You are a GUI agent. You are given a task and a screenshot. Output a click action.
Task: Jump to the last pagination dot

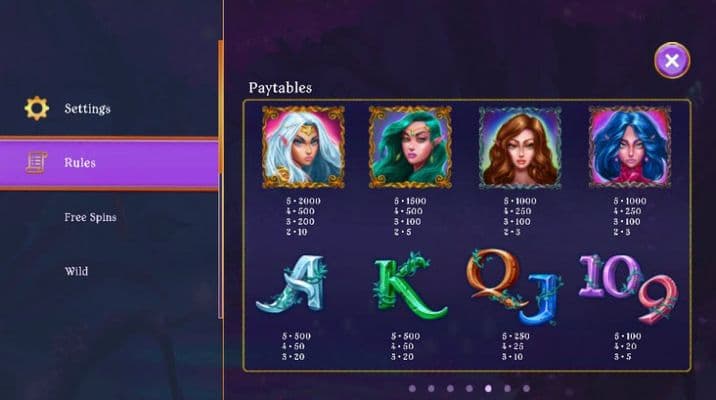pos(525,388)
